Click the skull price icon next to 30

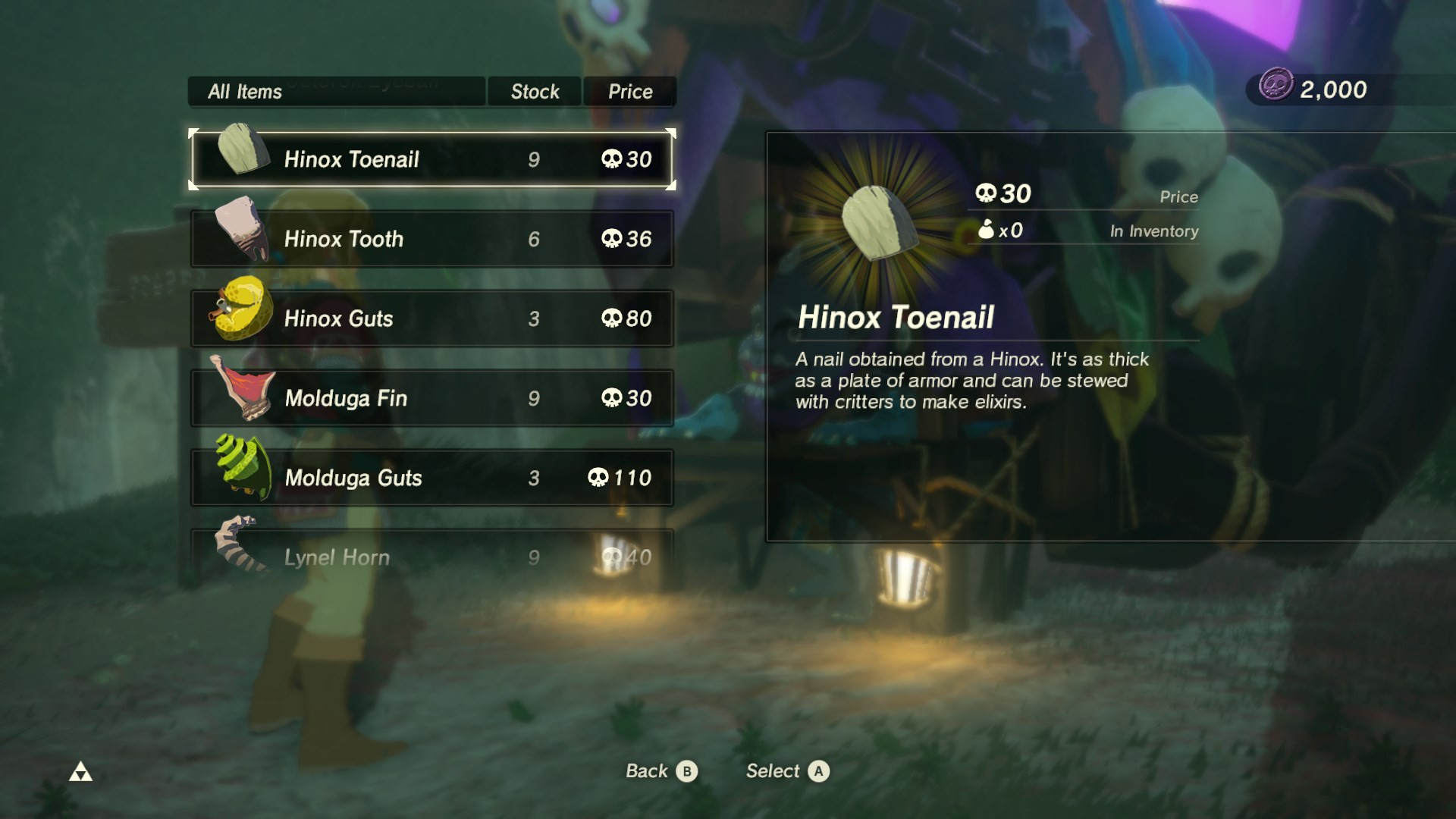987,194
